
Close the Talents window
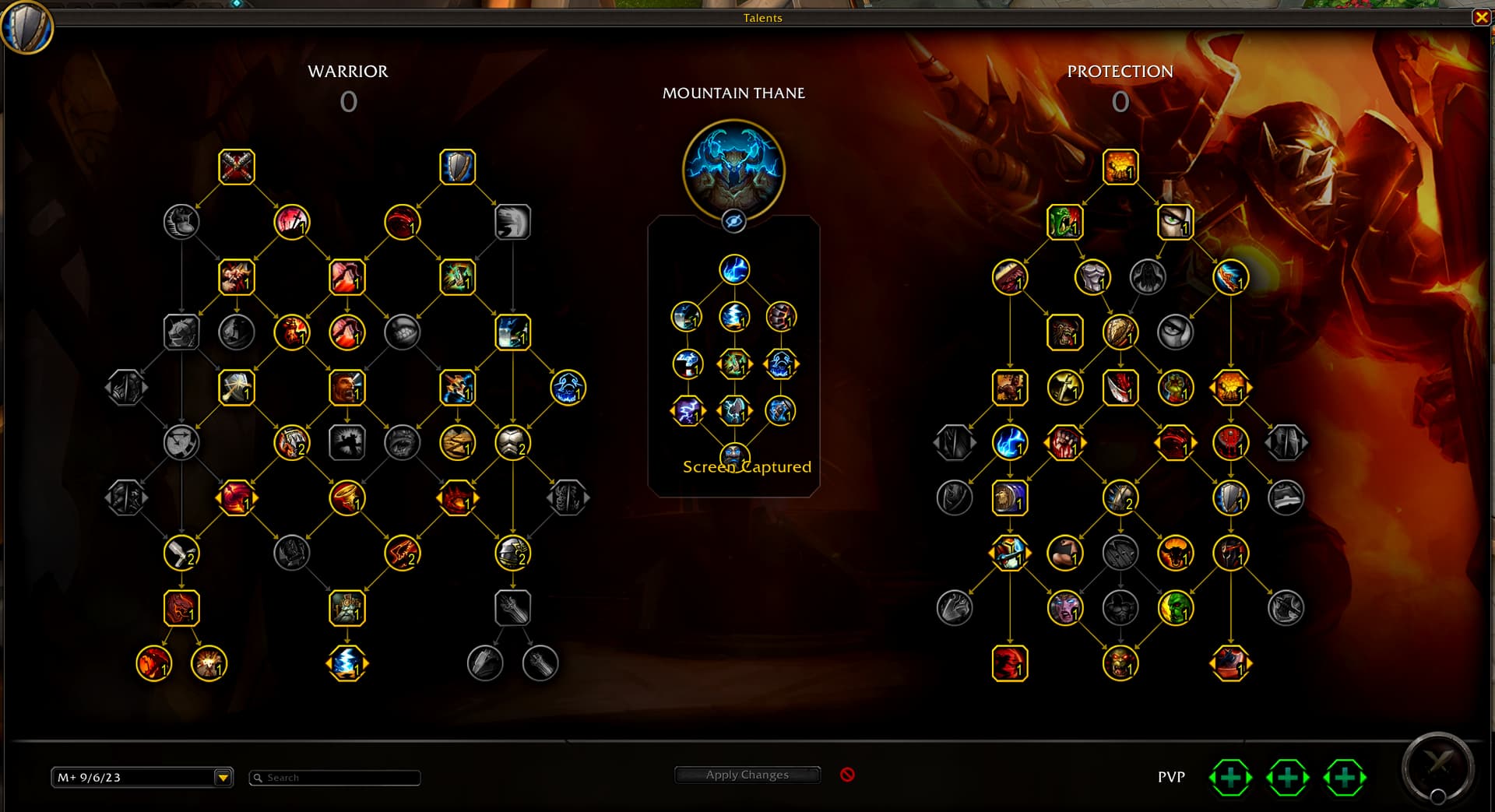tap(1481, 17)
